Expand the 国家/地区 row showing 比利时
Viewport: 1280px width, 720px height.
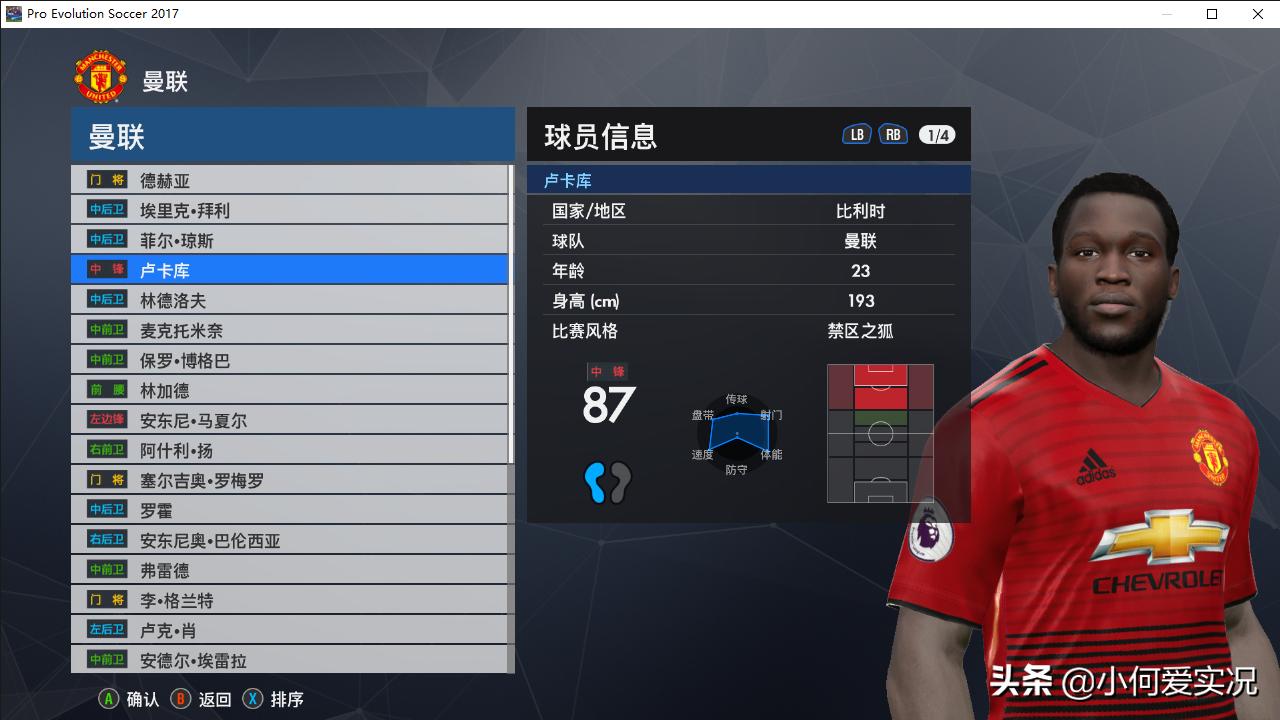pos(748,209)
